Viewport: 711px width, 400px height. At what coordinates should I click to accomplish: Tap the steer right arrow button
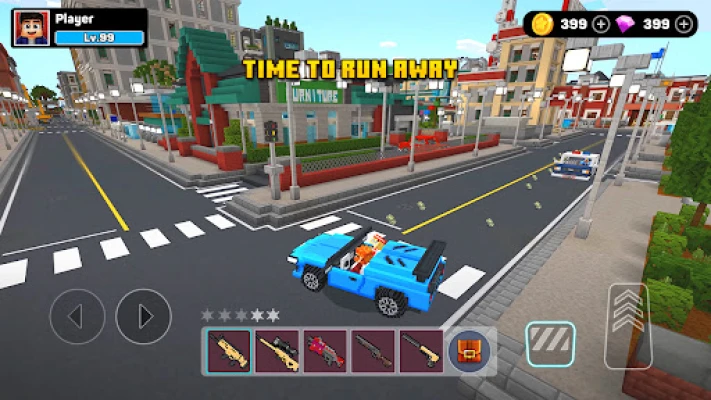coord(143,317)
